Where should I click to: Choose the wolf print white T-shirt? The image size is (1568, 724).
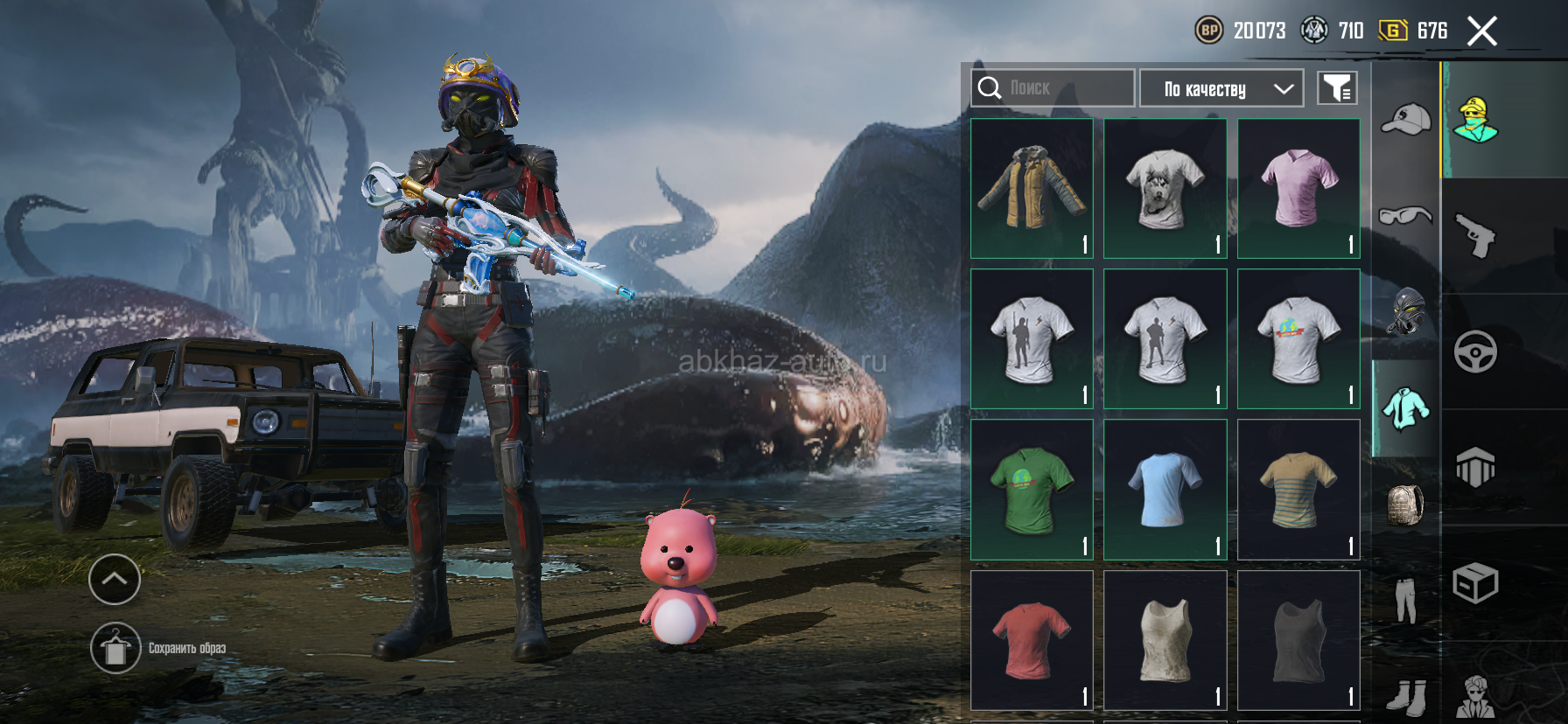(x=1165, y=189)
